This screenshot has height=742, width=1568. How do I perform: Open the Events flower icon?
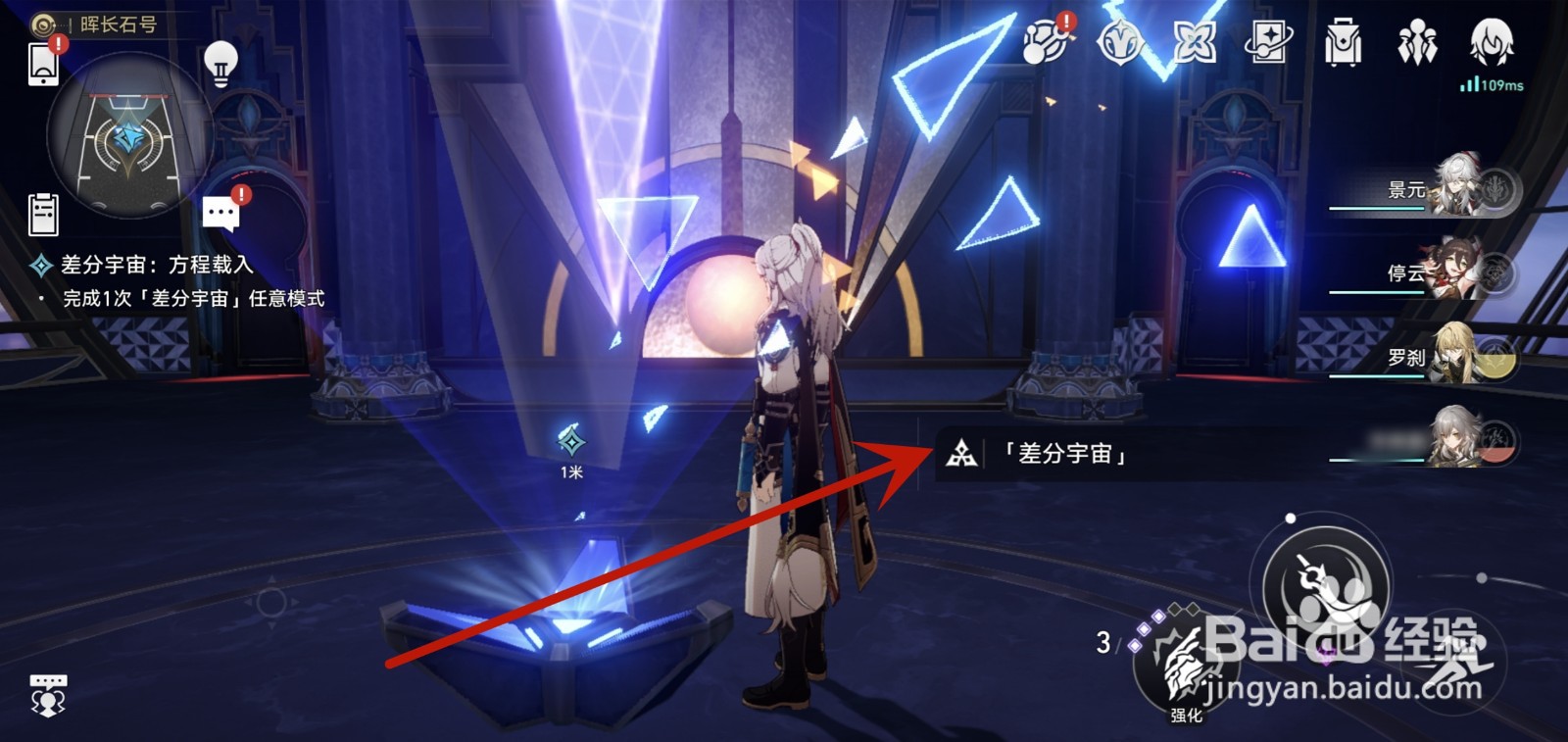[1194, 41]
